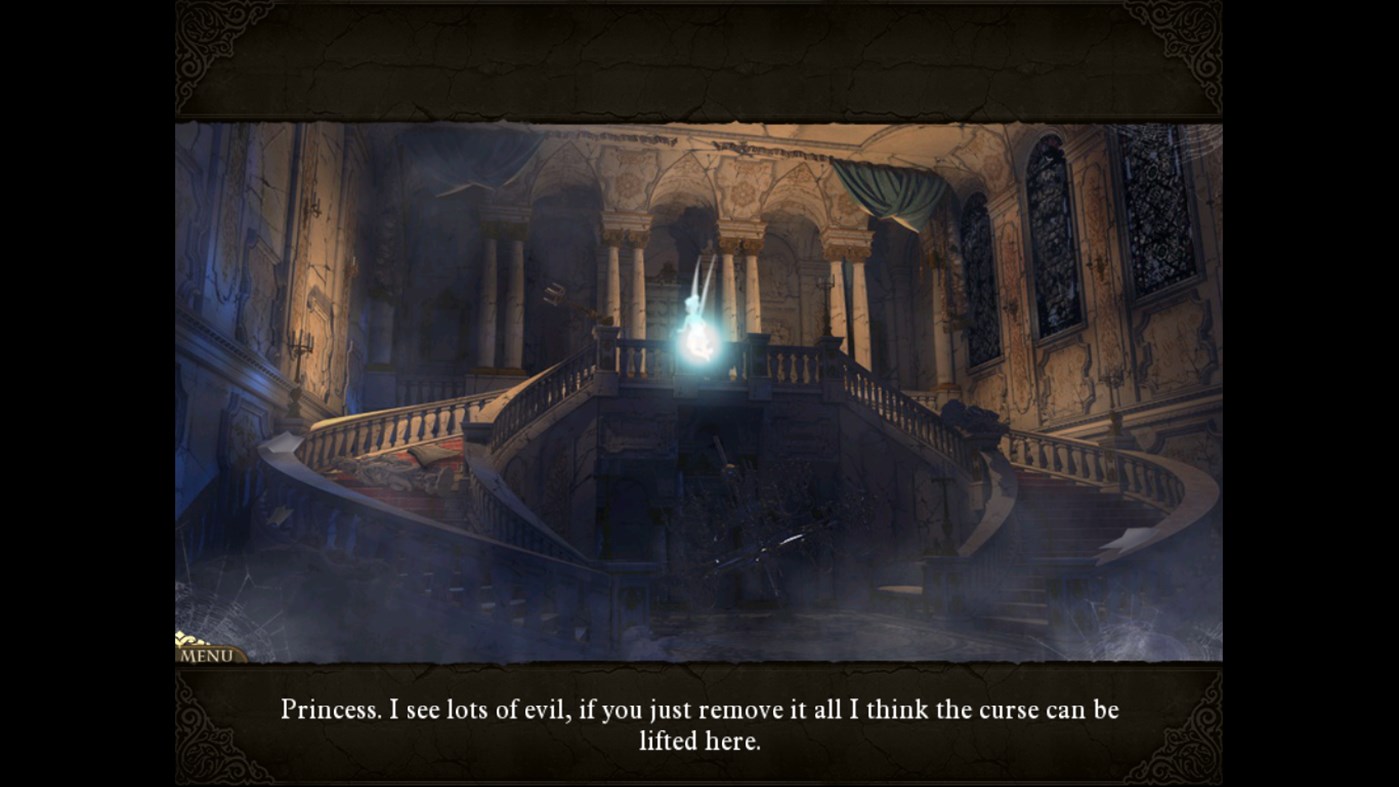Click the fallen chandelier on the right stairs
This screenshot has height=787, width=1399.
pyautogui.click(x=970, y=420)
